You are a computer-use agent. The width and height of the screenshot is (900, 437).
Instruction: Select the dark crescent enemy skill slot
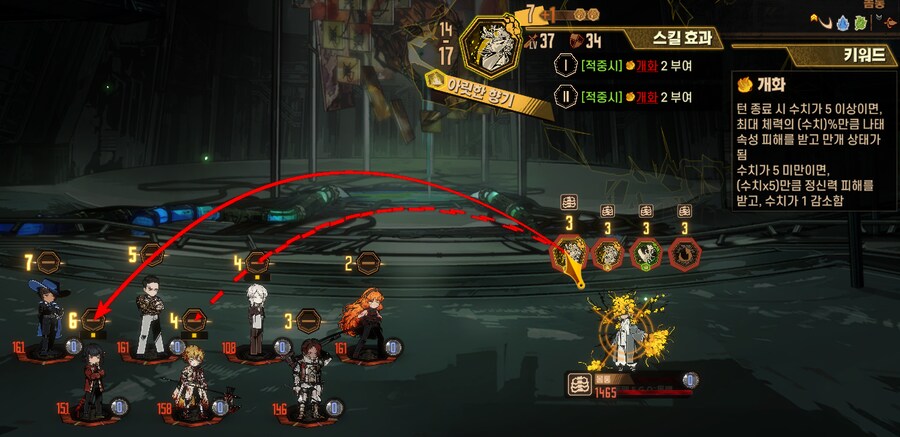tap(684, 253)
